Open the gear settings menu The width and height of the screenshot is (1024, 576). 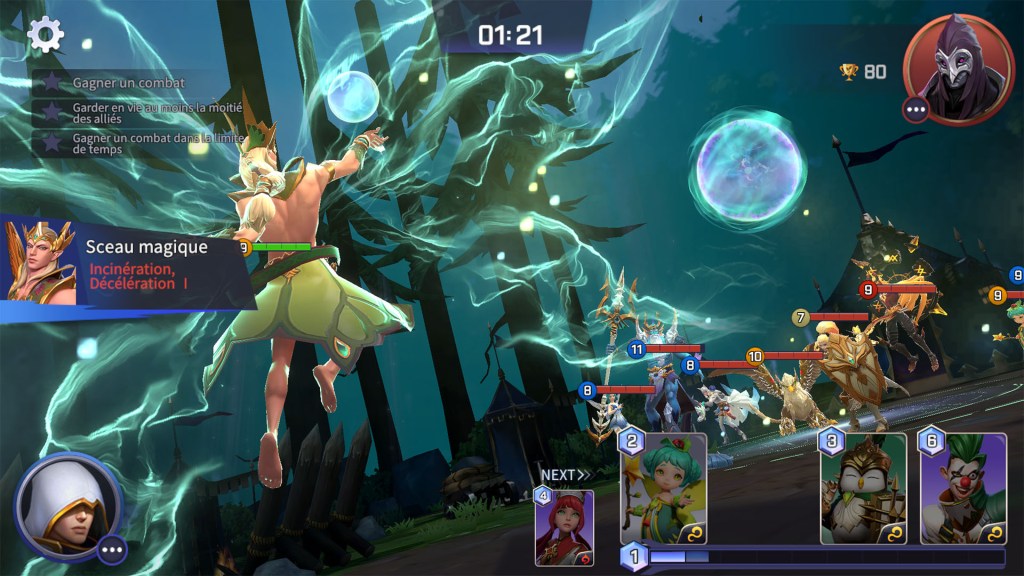pyautogui.click(x=45, y=35)
